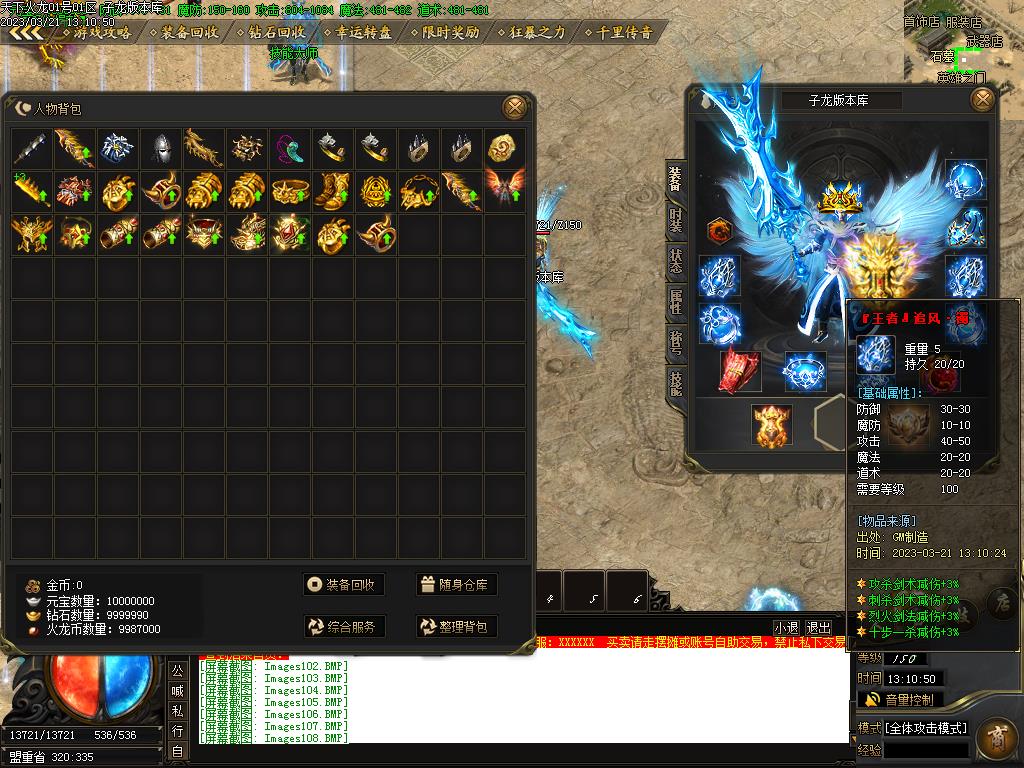Viewport: 1024px width, 768px height.
Task: Click the 退出 exit button
Action: pyautogui.click(x=818, y=627)
